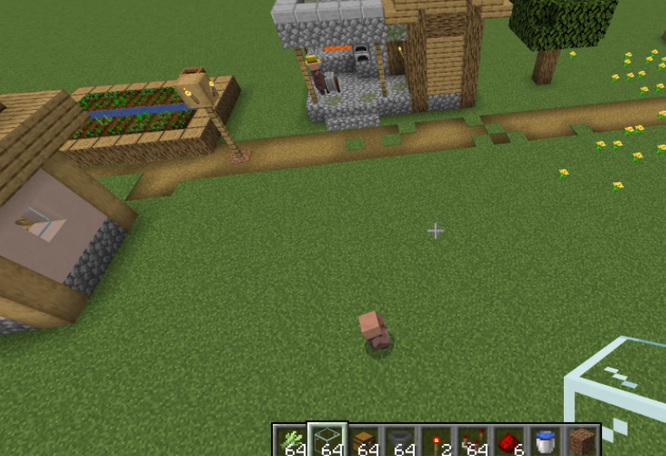Viewport: 666px width, 456px height.
Task: Select the sugar cane hotbar slot
Action: 291,441
